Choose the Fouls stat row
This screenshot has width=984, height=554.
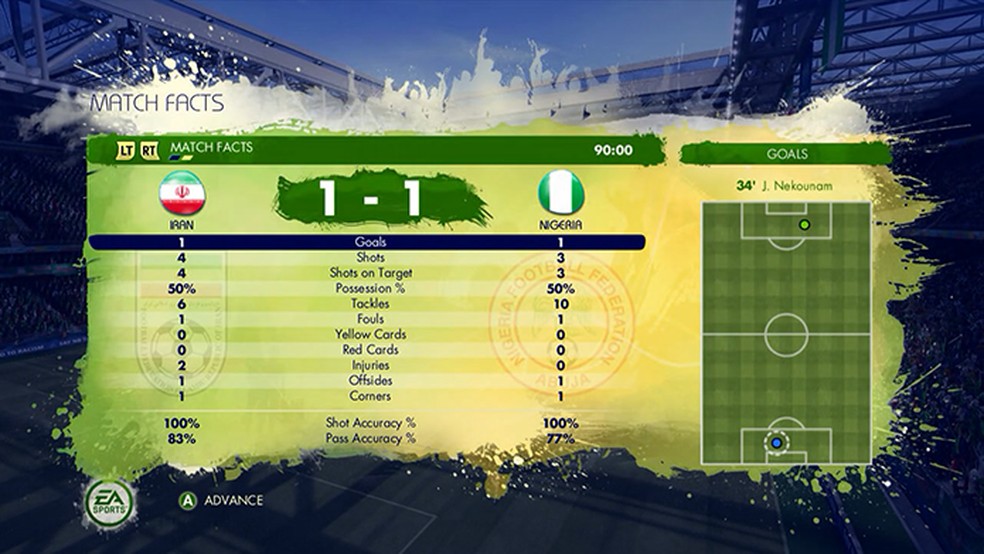(x=368, y=319)
